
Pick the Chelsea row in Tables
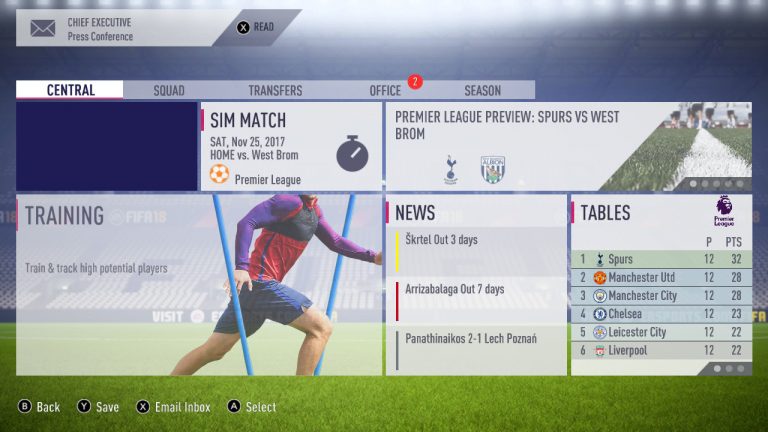click(x=661, y=314)
